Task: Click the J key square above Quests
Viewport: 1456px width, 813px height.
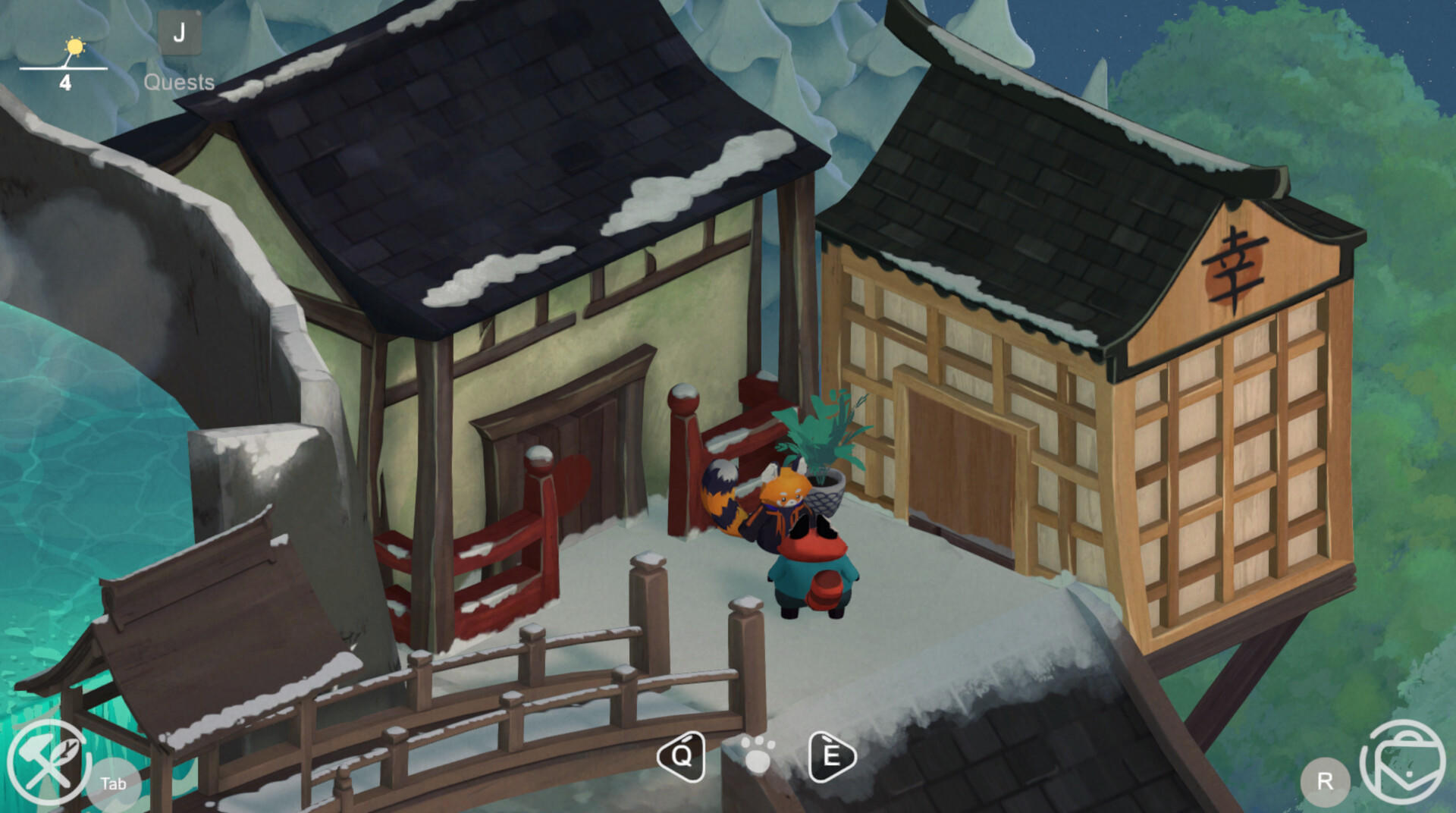Action: 180,32
